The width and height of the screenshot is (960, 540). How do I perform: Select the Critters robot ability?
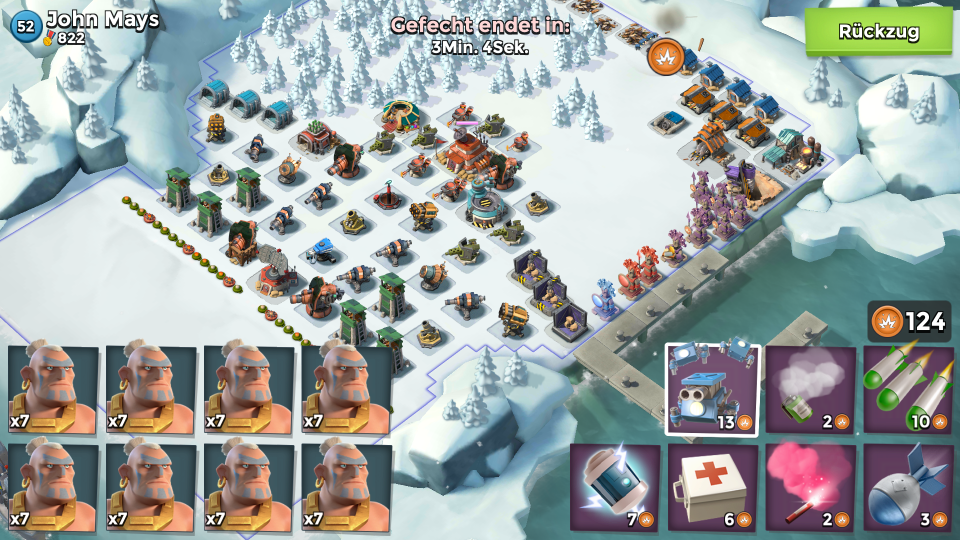tap(712, 389)
